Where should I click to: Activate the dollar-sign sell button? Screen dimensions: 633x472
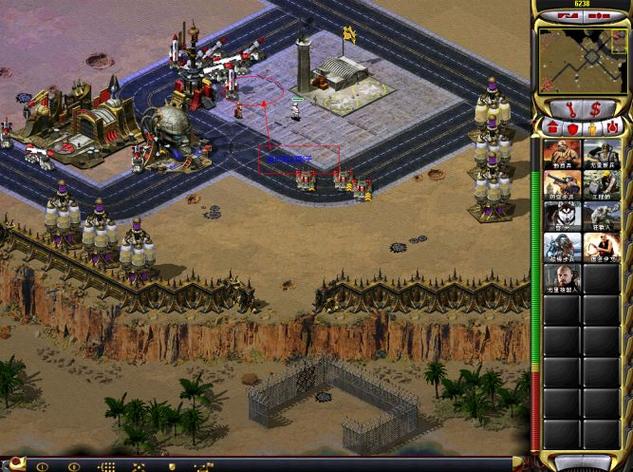[595, 108]
